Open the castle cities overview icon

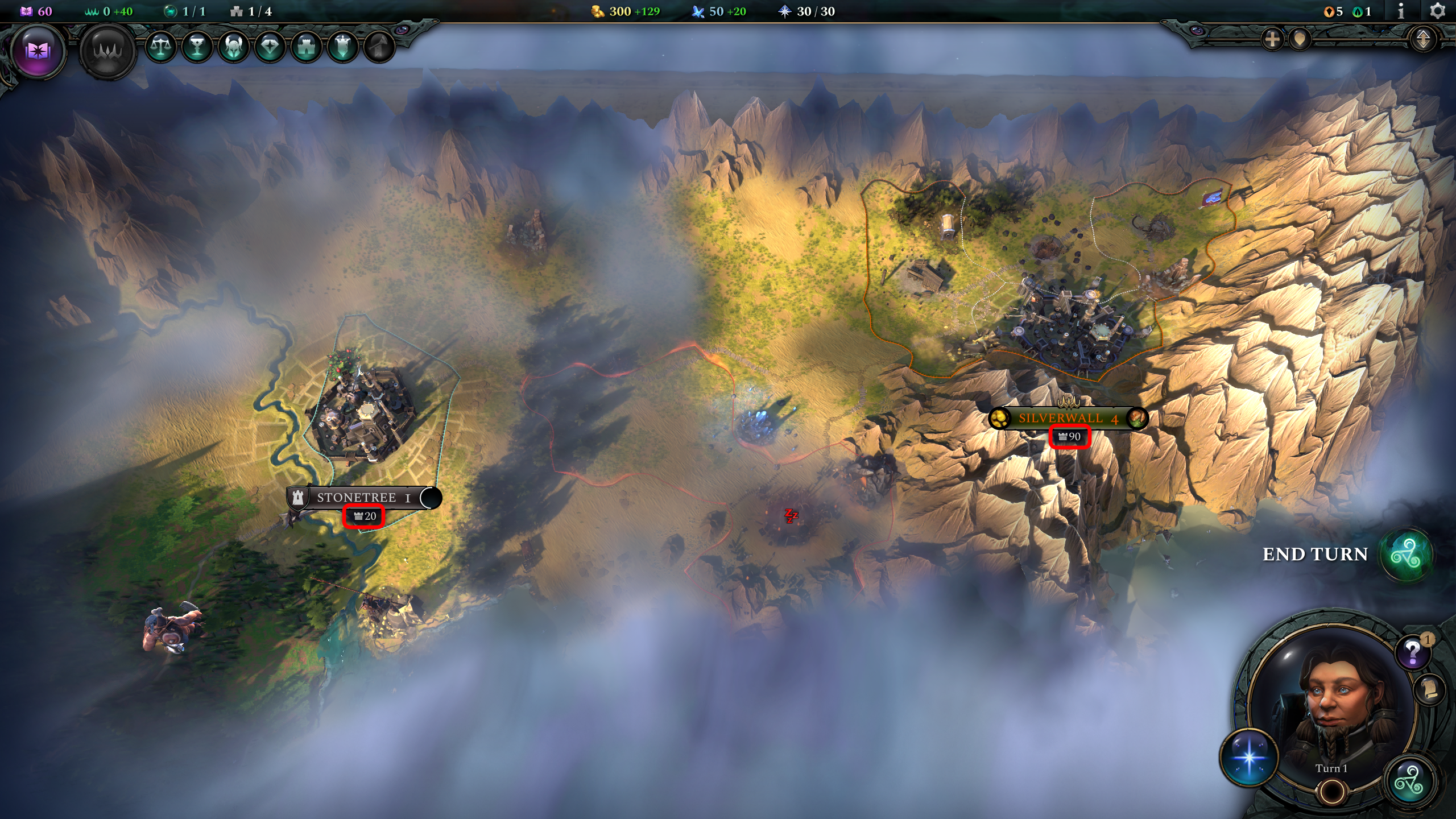[307, 46]
